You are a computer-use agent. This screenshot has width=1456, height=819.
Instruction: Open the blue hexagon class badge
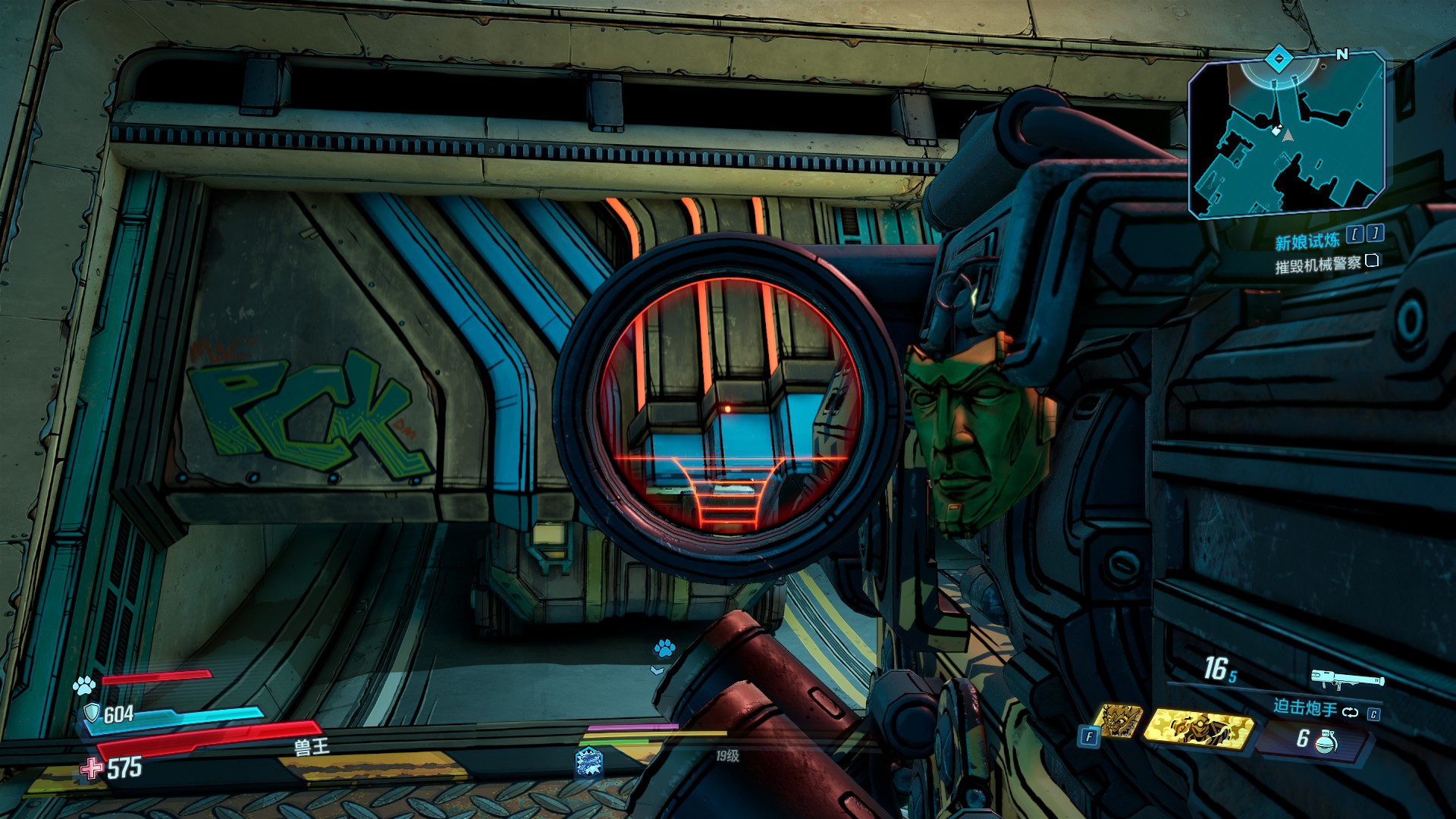pyautogui.click(x=588, y=761)
